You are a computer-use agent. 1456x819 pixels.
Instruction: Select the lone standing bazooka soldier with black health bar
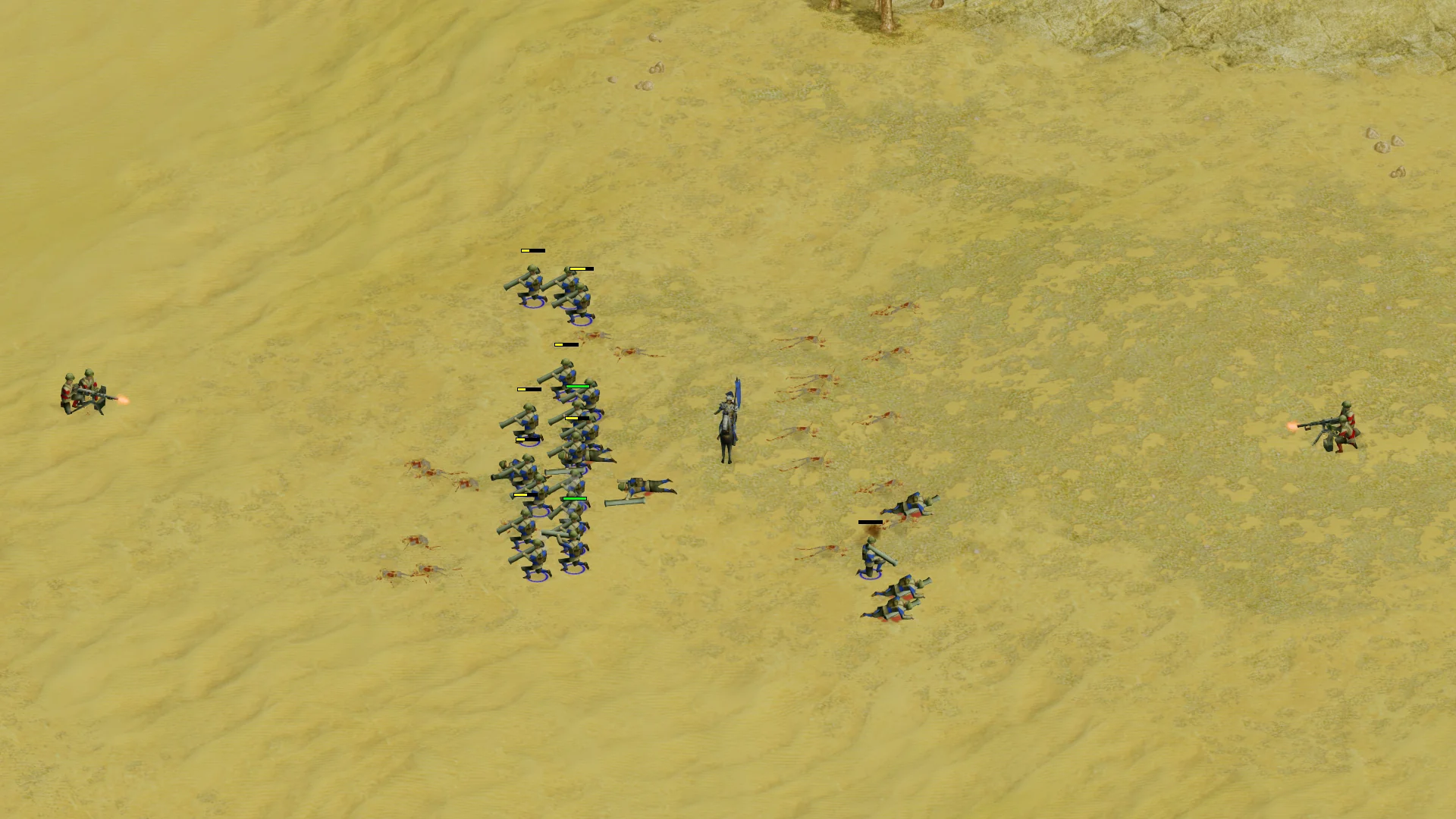(x=871, y=557)
